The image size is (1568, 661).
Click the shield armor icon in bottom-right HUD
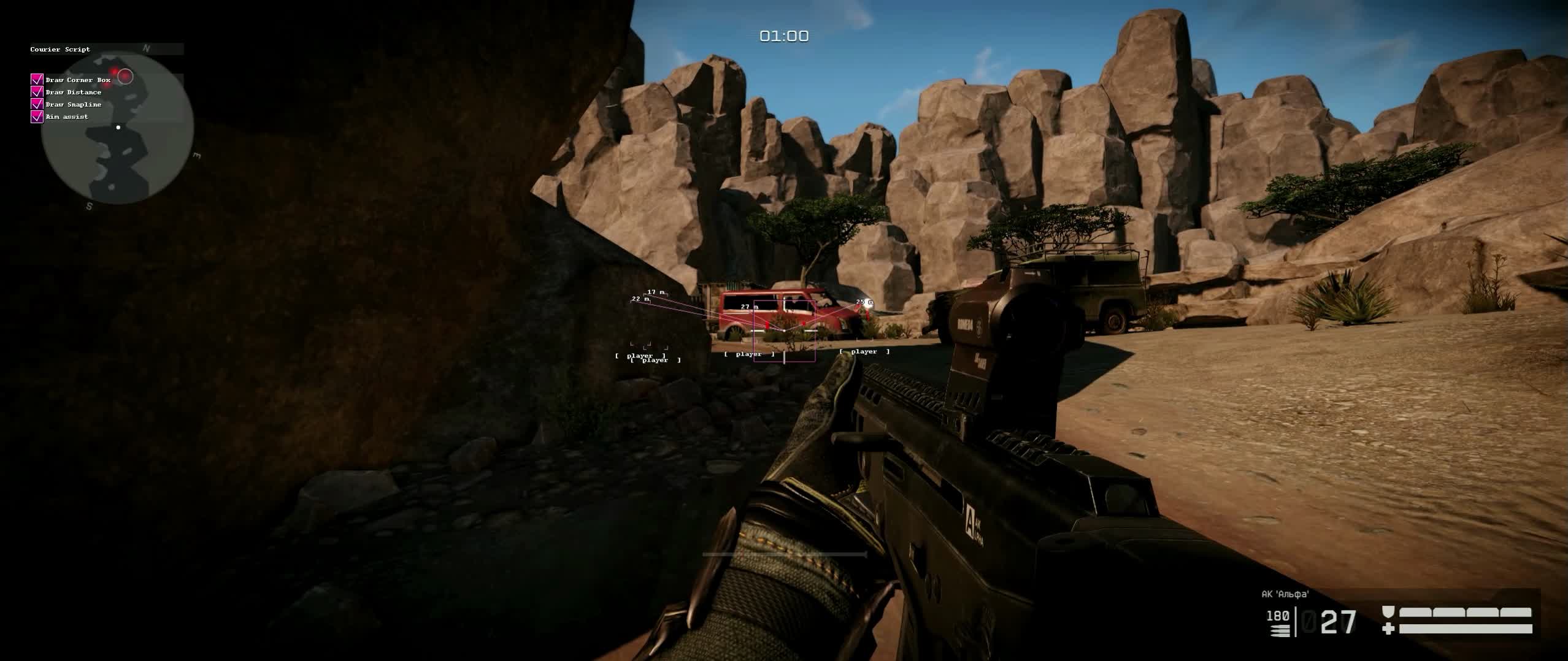1388,613
